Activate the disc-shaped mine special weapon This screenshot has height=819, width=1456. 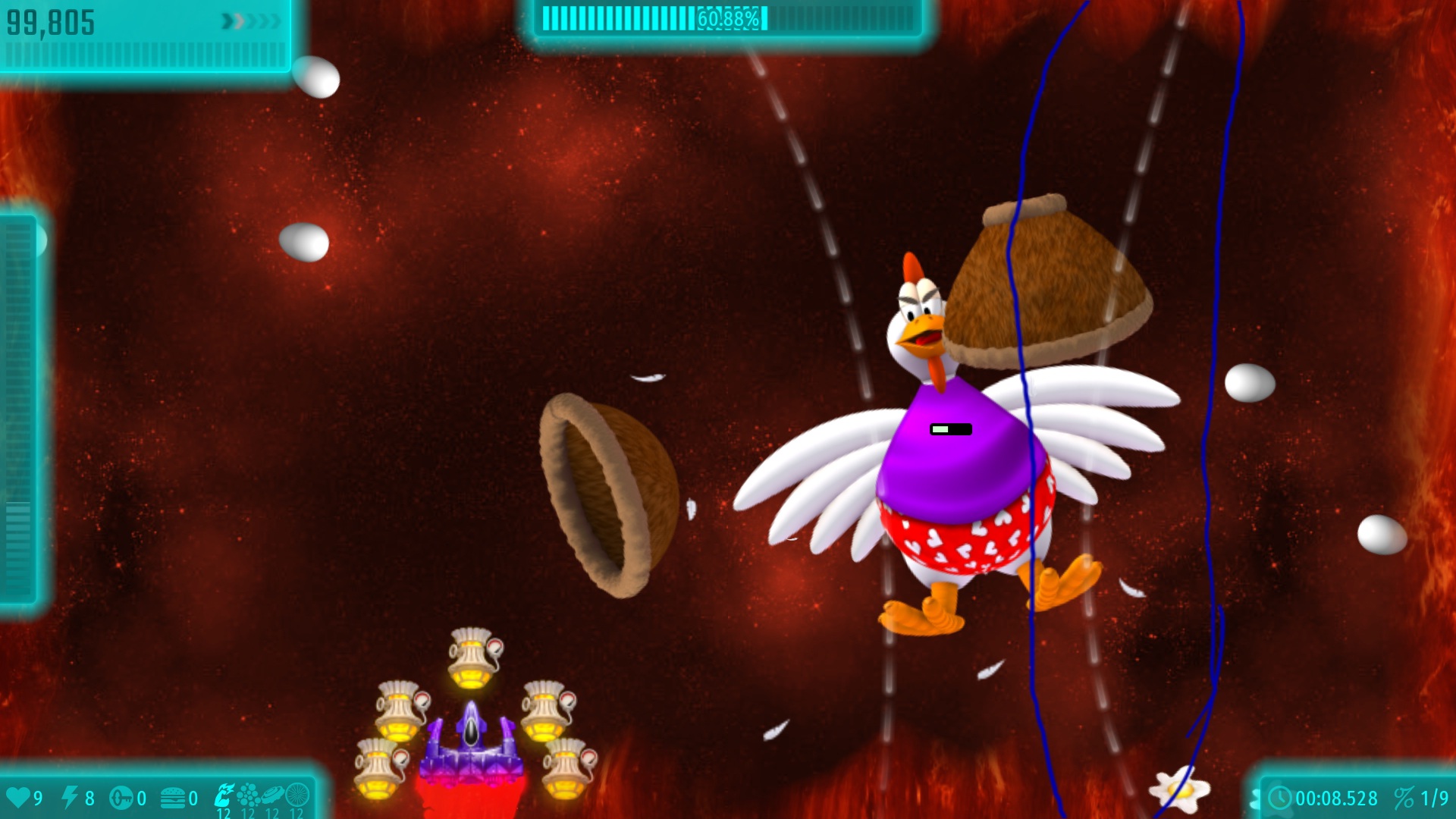tap(272, 795)
